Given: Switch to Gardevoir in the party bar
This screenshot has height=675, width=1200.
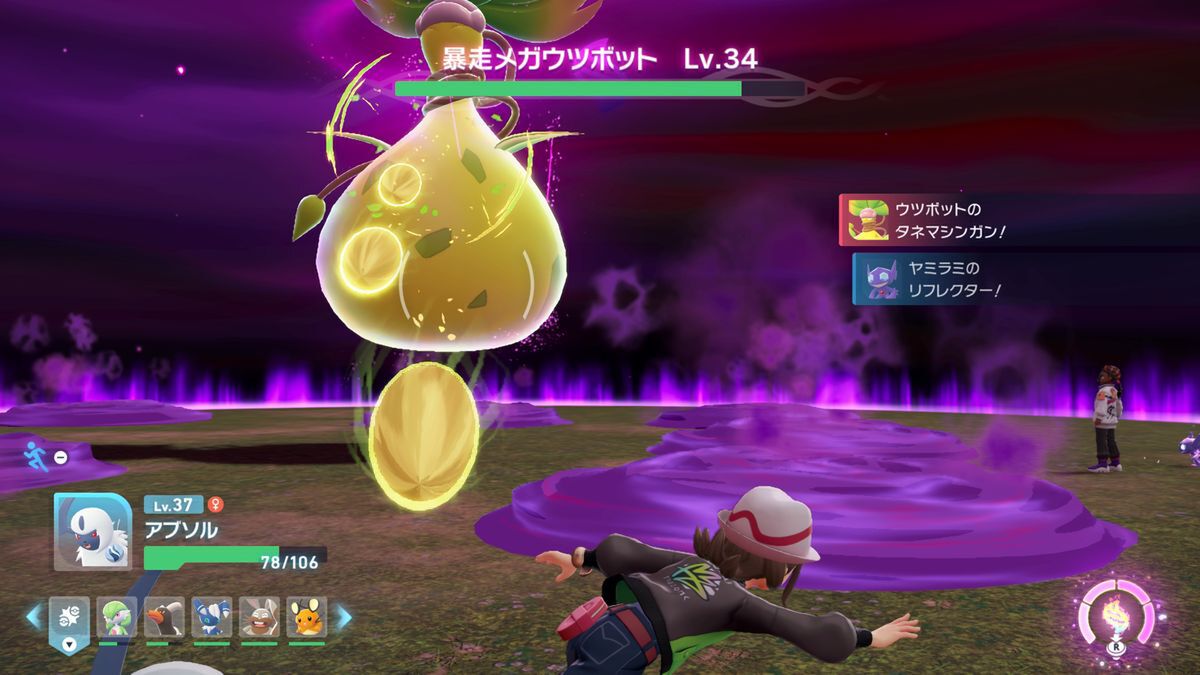Looking at the screenshot, I should 116,617.
